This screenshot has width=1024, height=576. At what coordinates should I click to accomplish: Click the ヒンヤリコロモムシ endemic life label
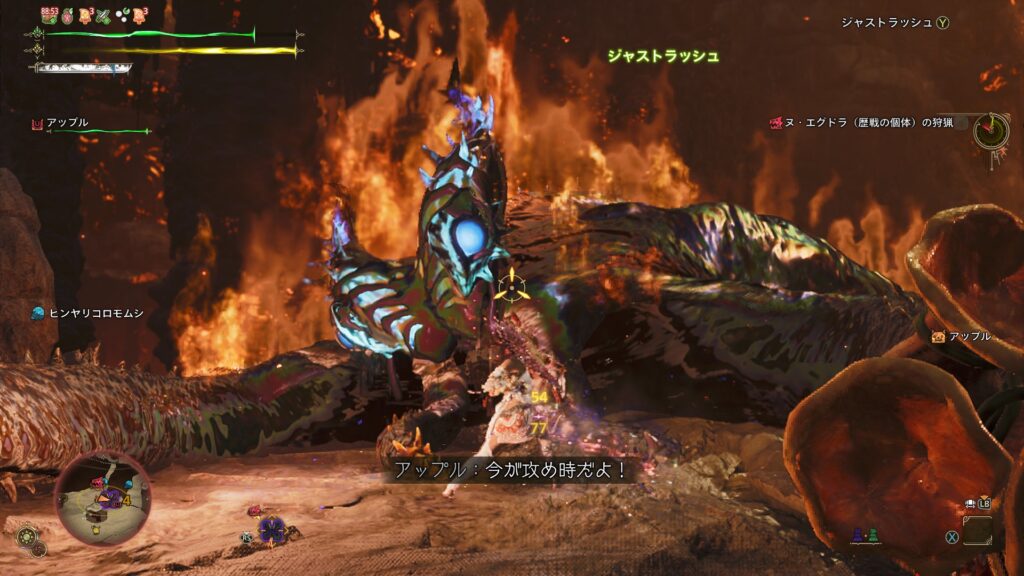click(87, 313)
